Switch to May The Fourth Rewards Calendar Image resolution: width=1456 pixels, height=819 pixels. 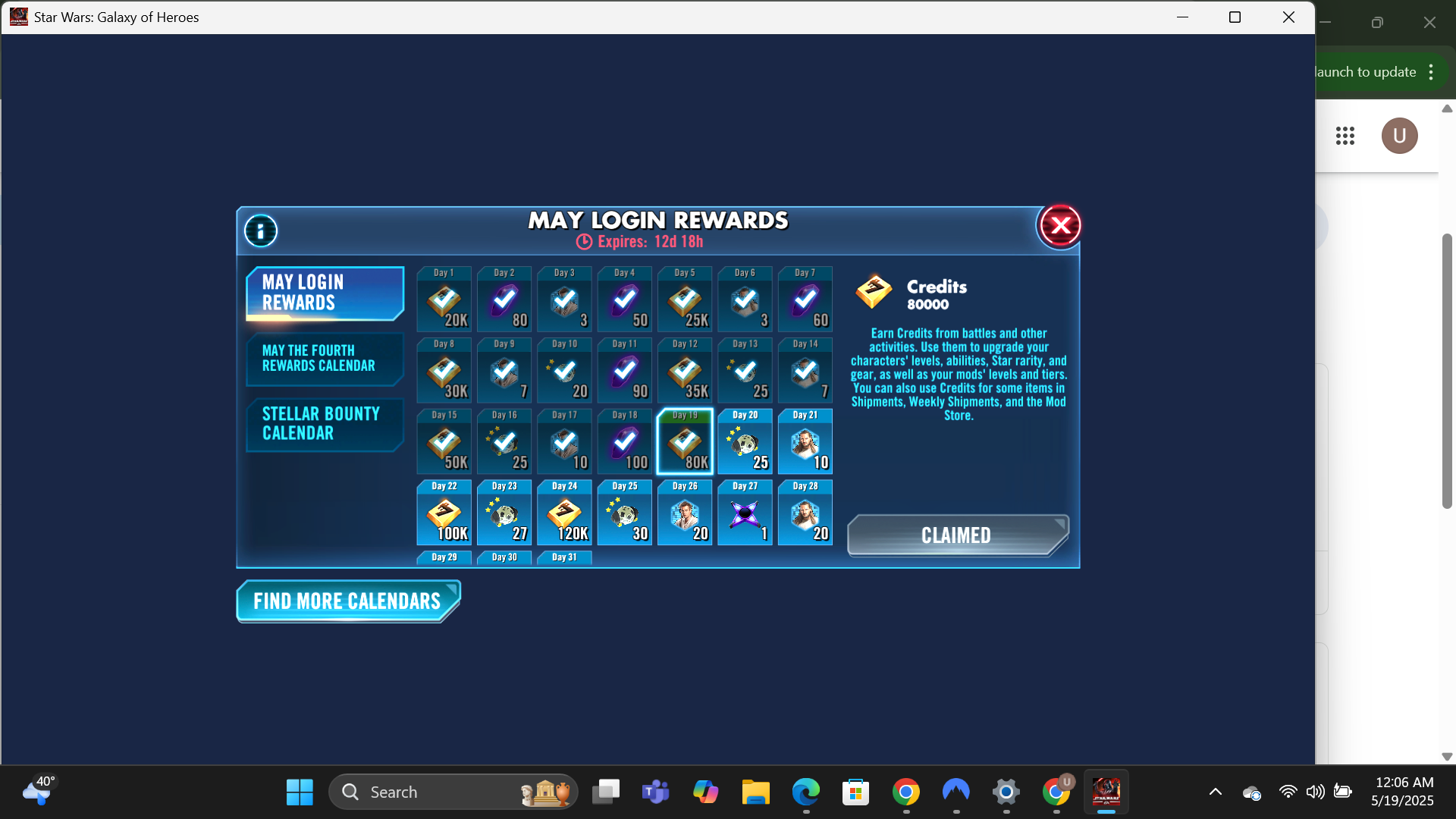pos(325,359)
